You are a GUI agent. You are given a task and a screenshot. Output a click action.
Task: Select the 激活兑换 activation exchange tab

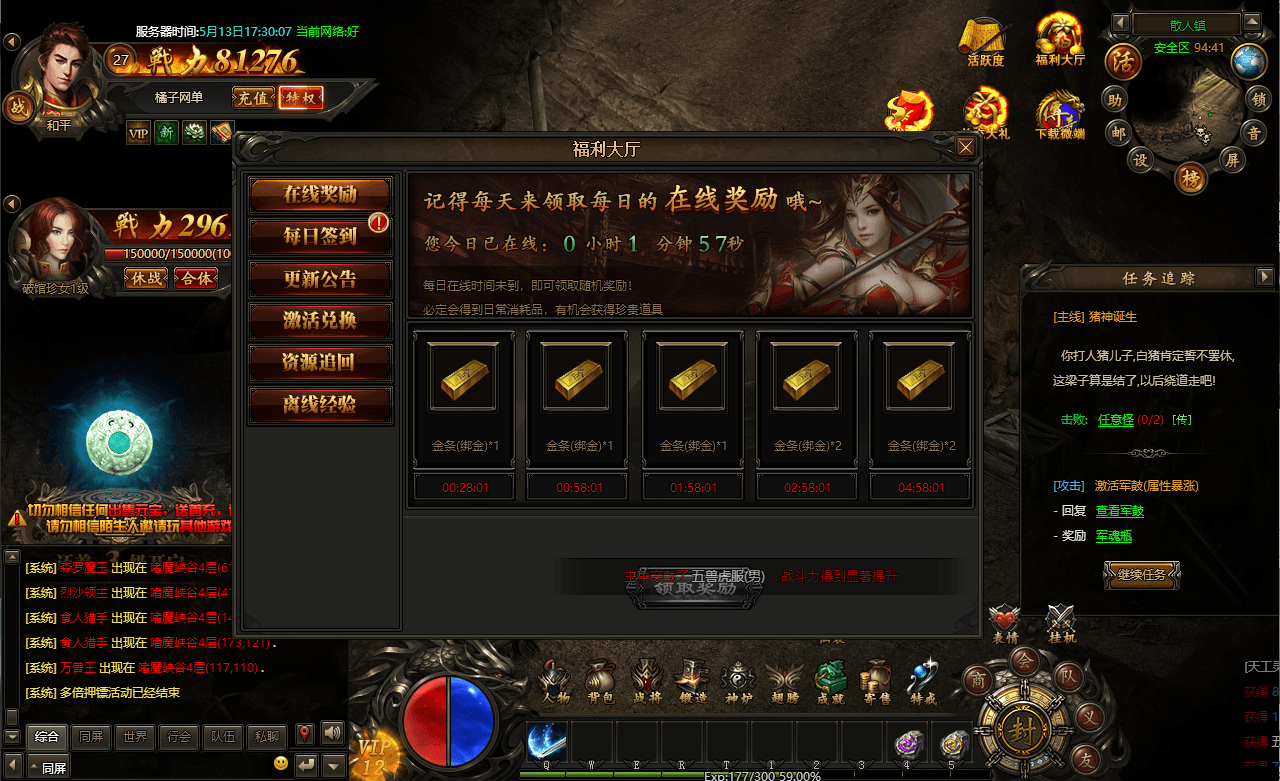pos(320,321)
